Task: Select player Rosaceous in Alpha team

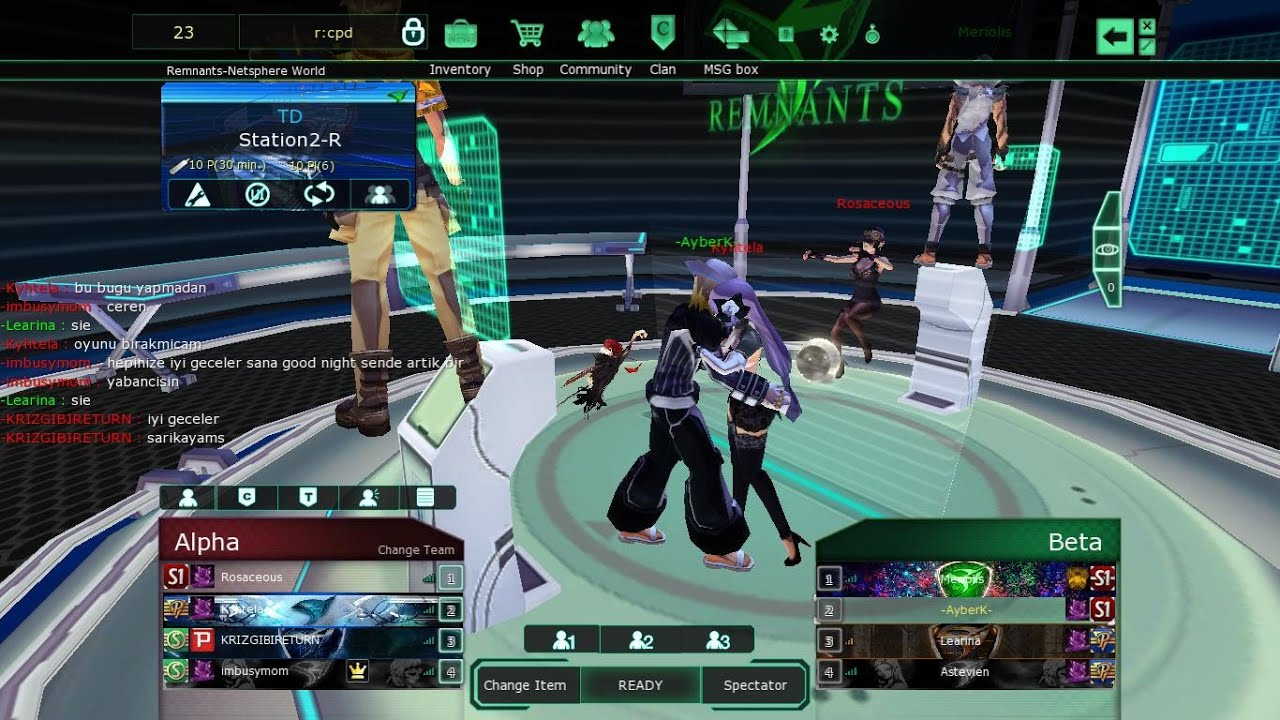Action: coord(300,577)
